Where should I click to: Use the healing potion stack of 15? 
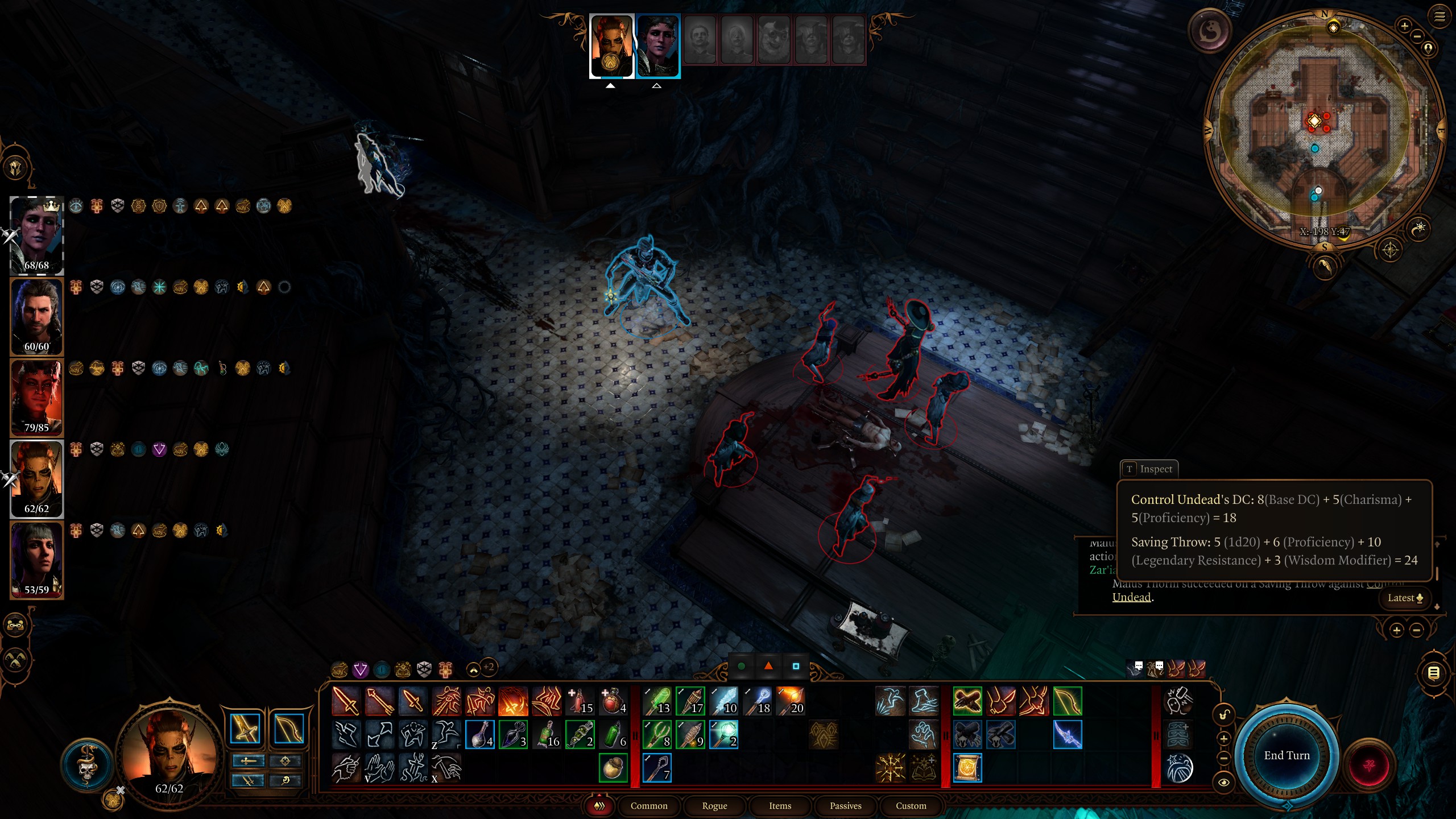pos(580,701)
